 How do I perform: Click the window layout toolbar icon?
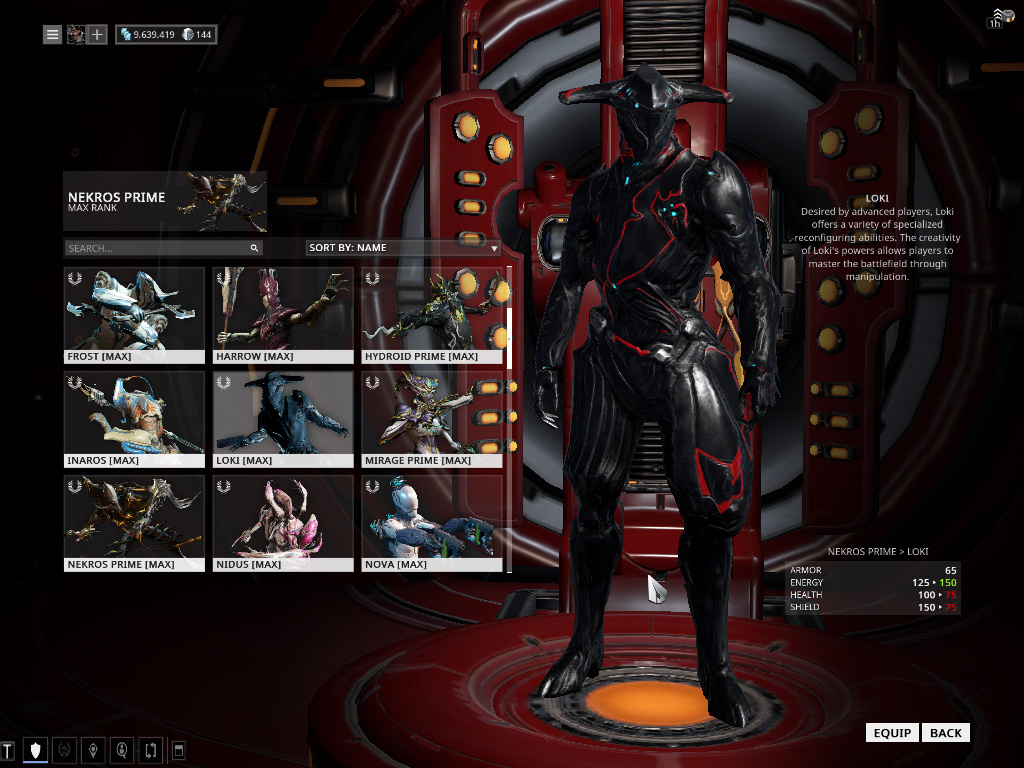point(178,749)
